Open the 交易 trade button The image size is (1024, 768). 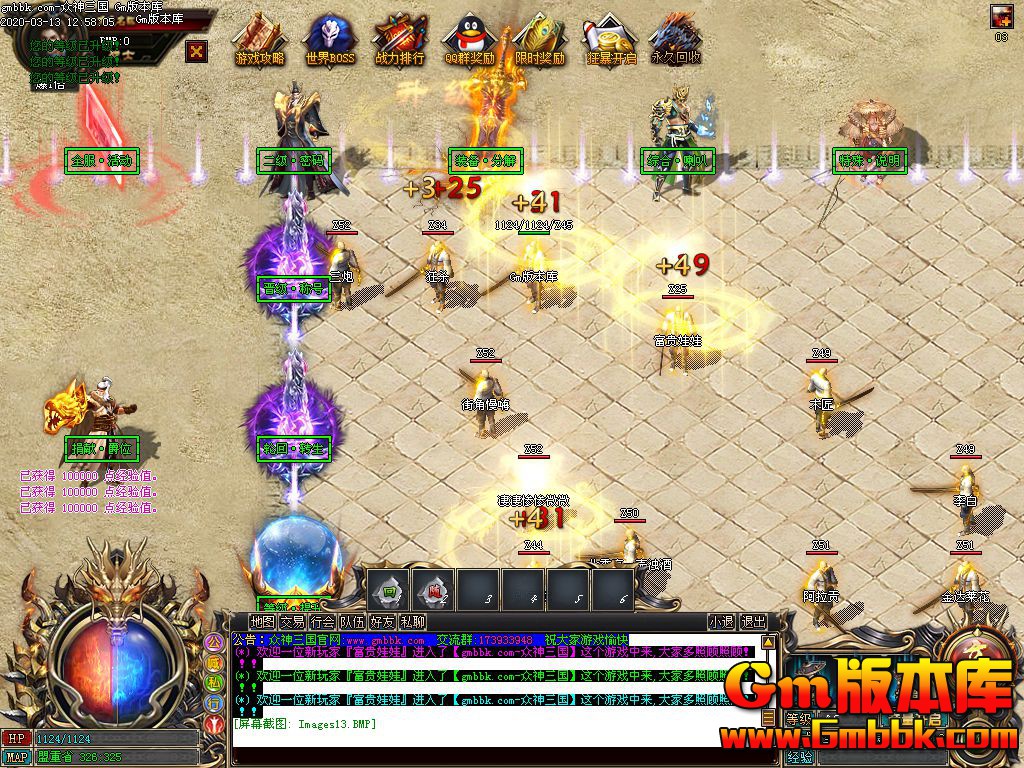tap(292, 622)
